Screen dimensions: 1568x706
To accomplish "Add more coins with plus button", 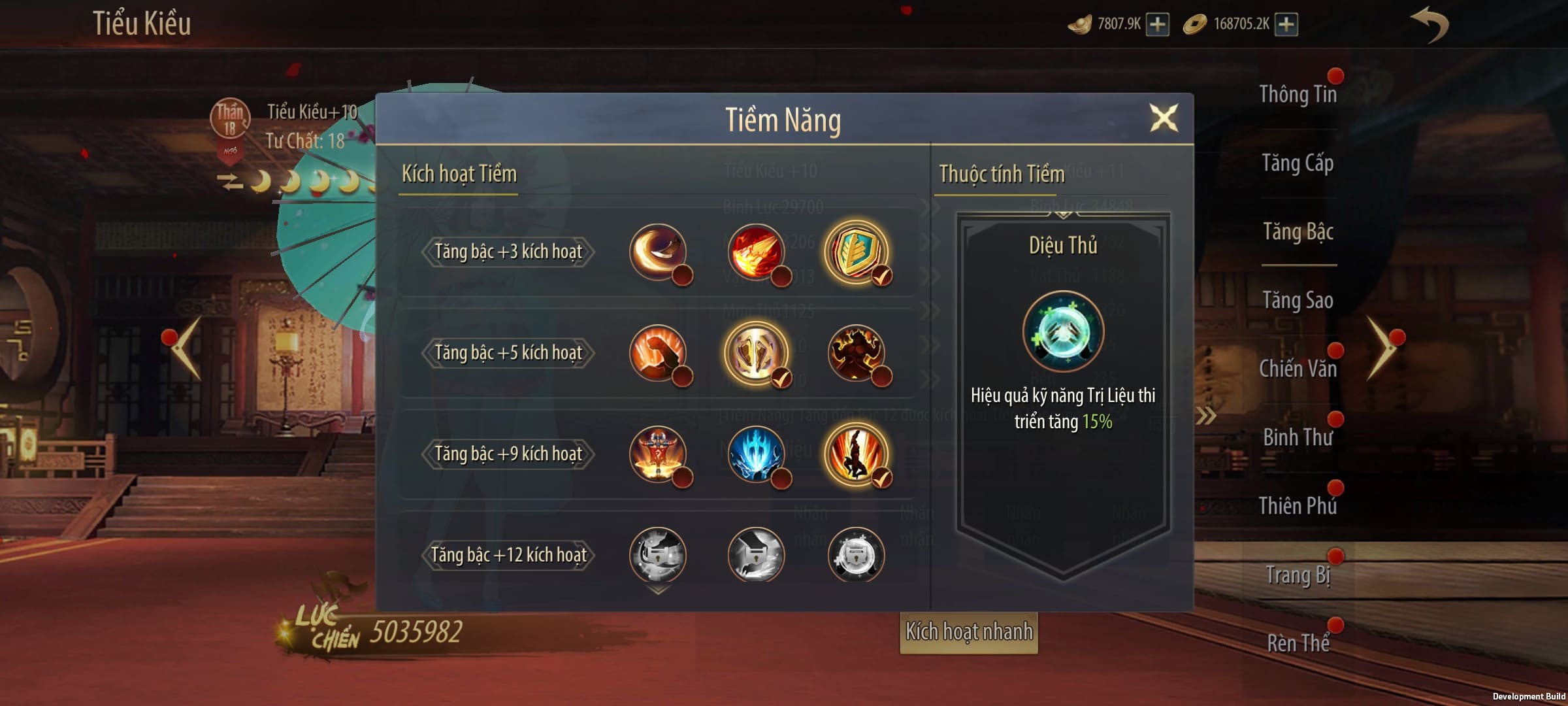I will coord(1286,25).
